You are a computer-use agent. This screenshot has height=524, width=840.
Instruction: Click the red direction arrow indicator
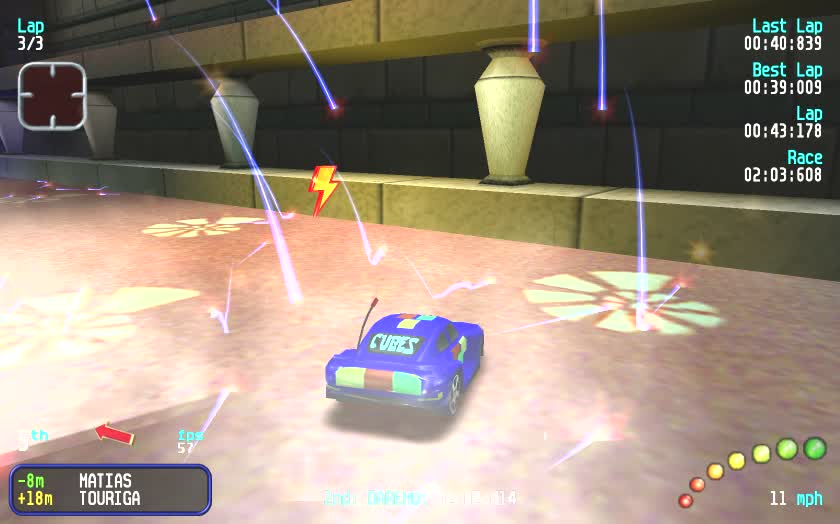tap(114, 434)
